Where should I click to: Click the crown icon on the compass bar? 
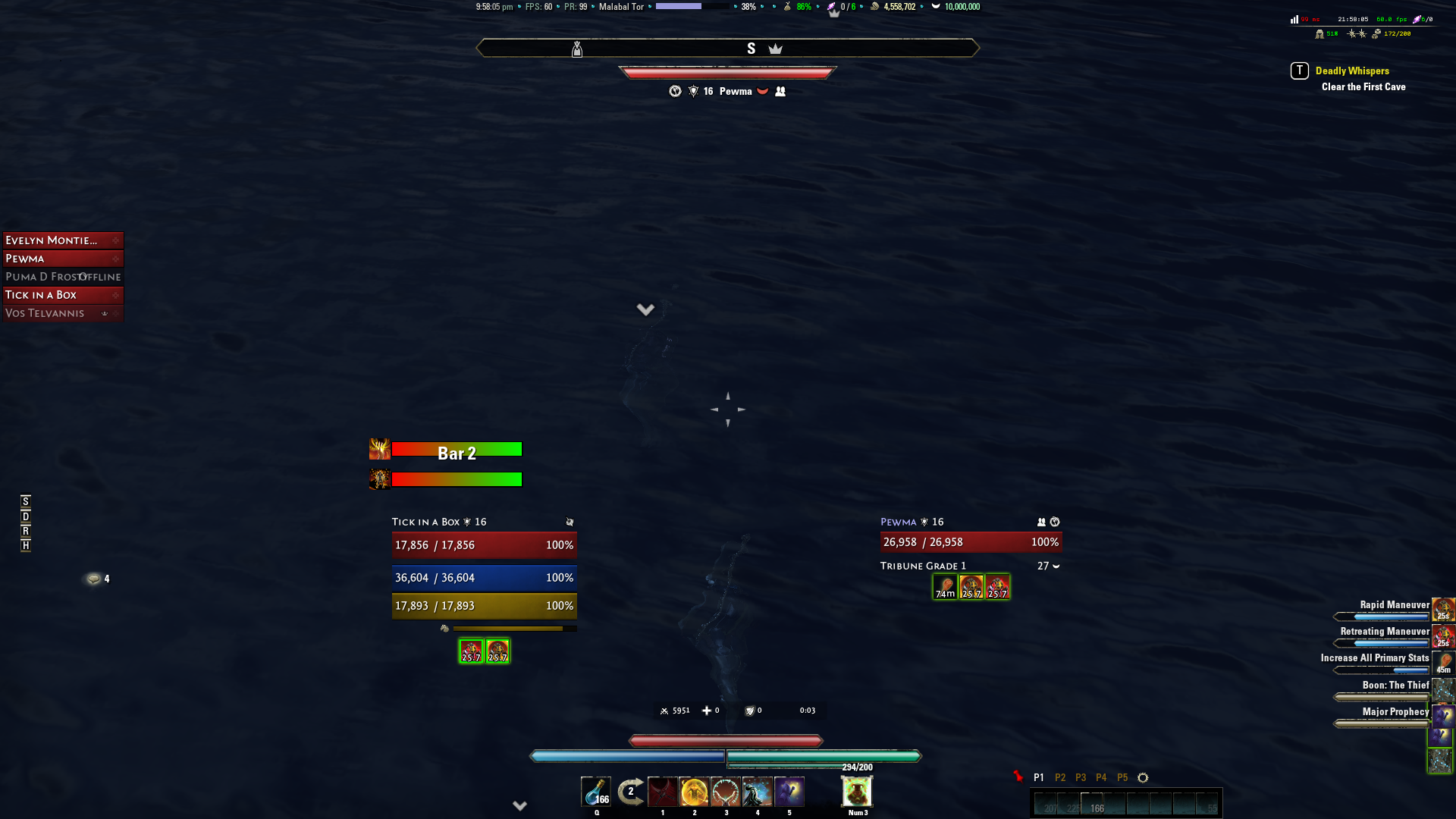[775, 48]
